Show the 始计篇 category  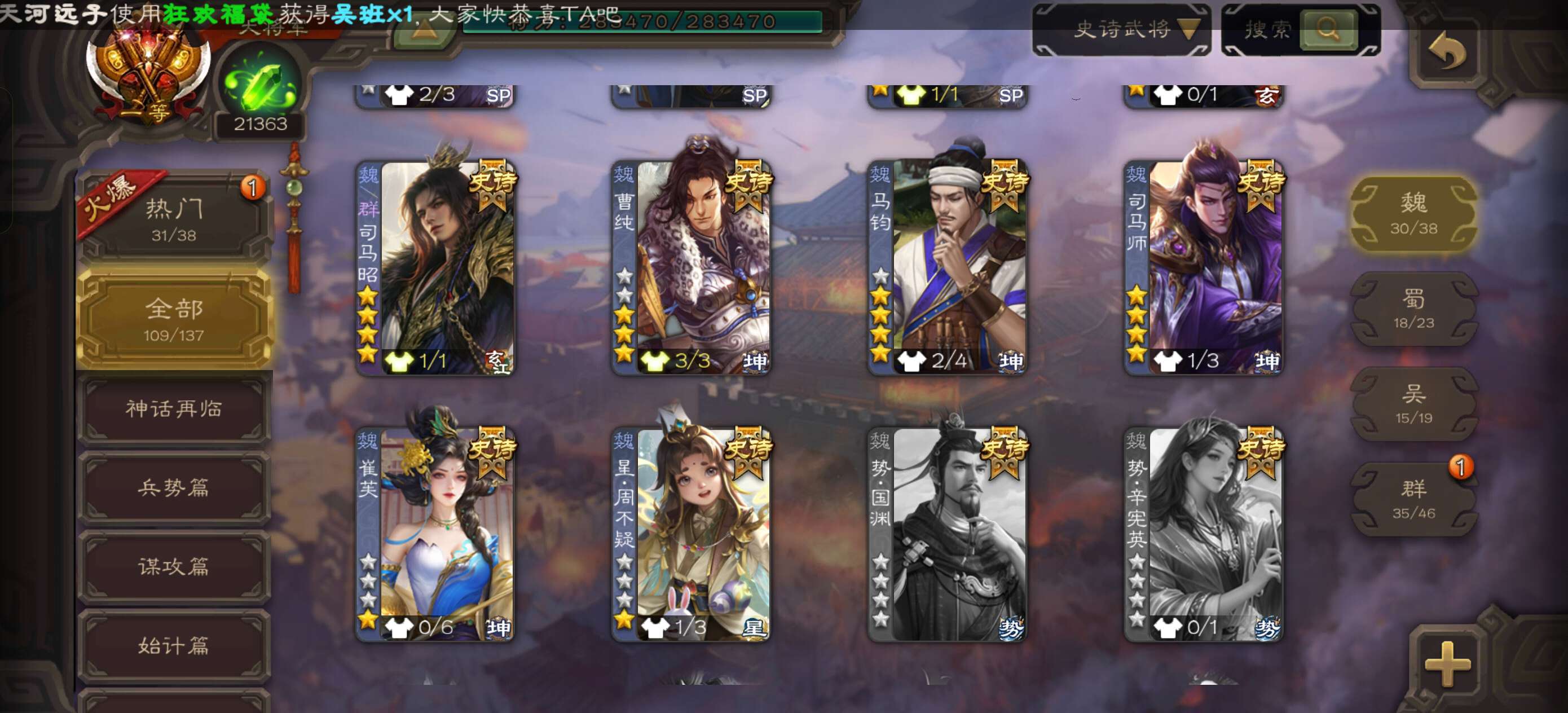point(174,645)
